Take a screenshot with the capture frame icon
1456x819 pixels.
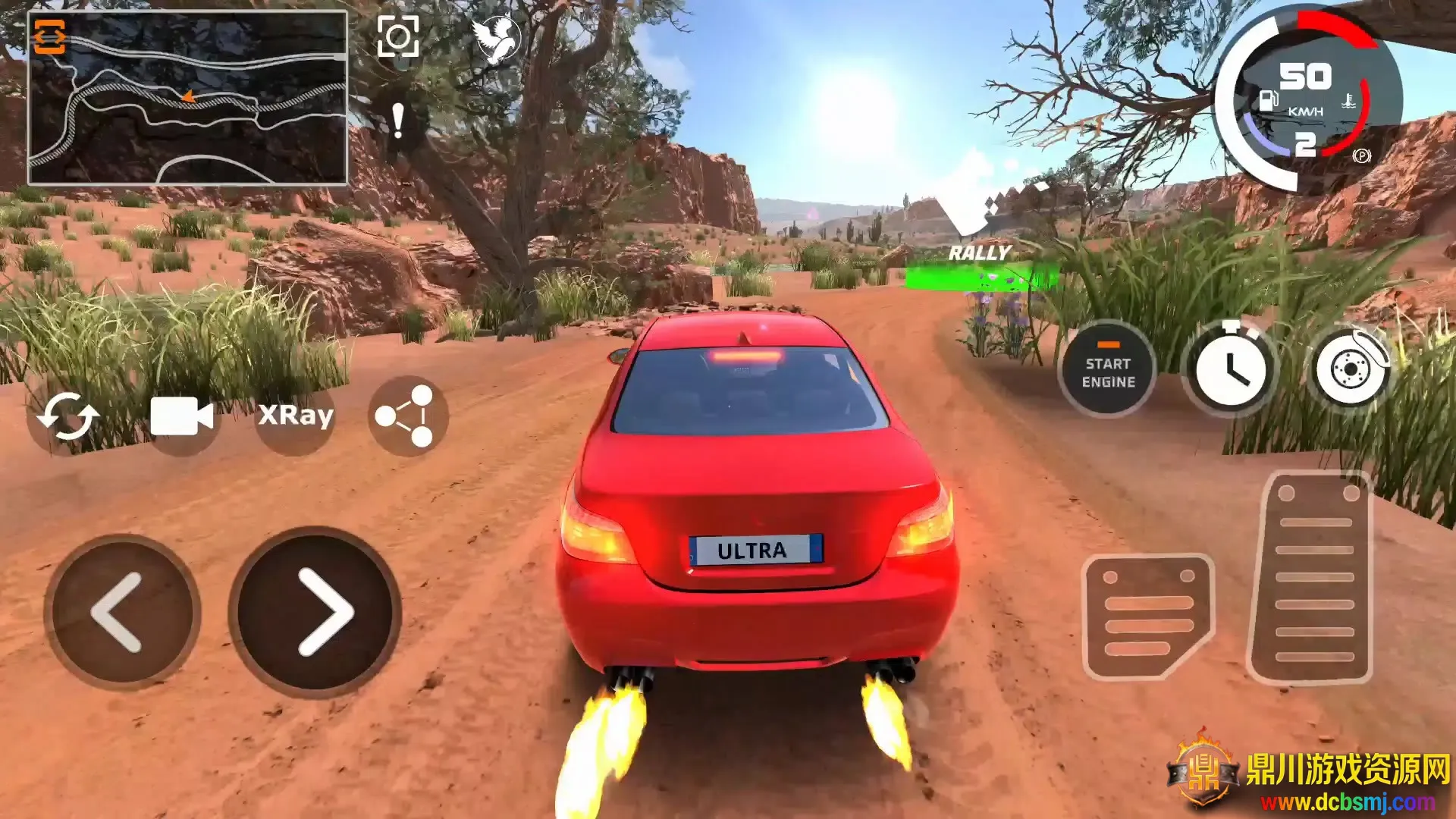[398, 36]
